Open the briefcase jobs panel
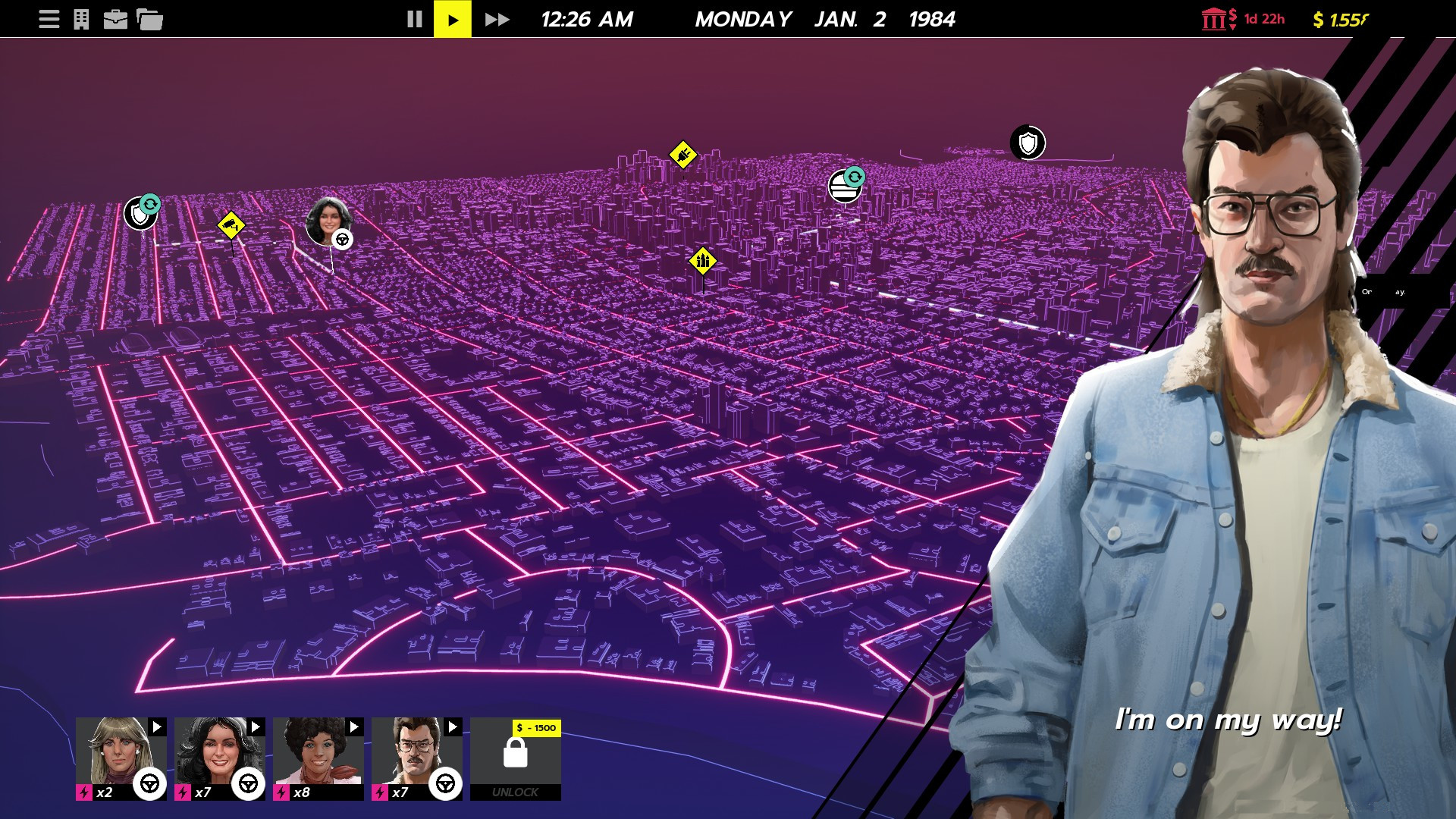Image resolution: width=1456 pixels, height=819 pixels. coord(115,18)
